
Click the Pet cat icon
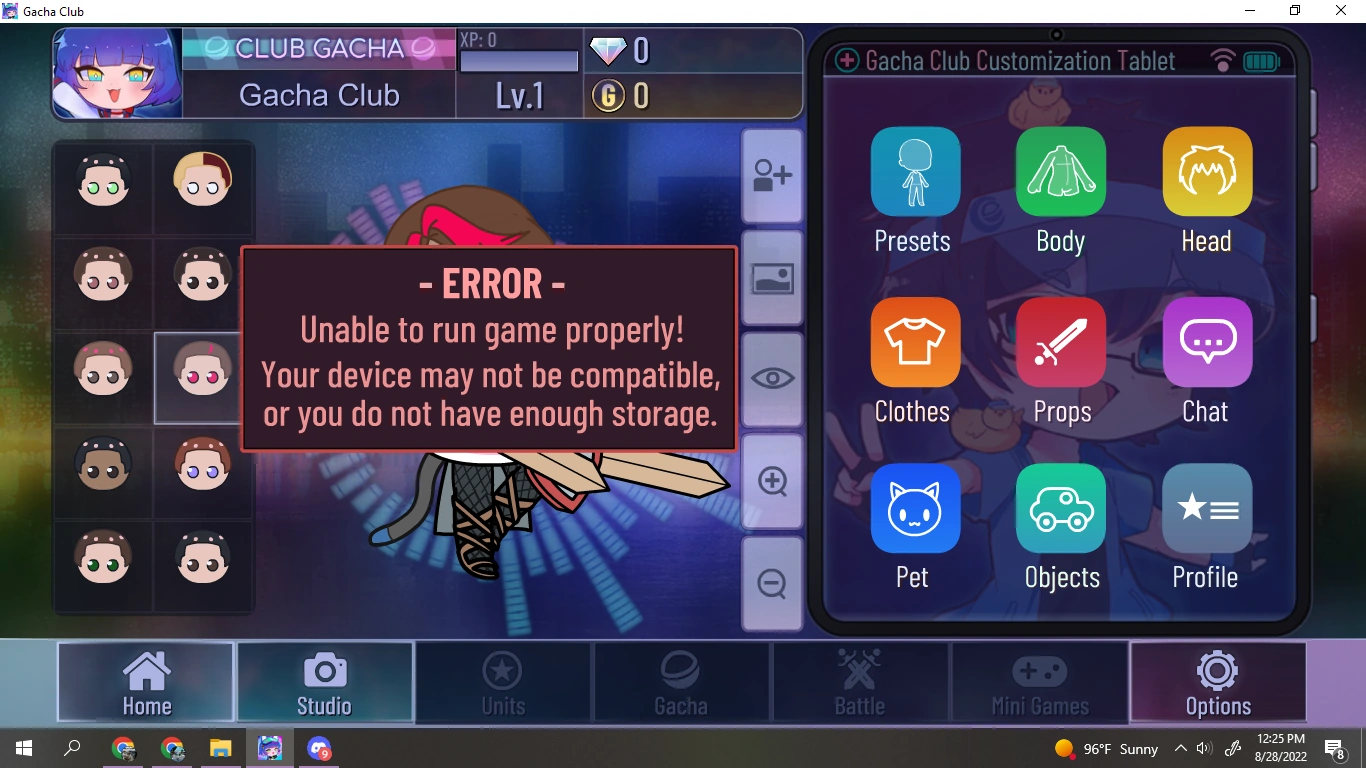913,508
